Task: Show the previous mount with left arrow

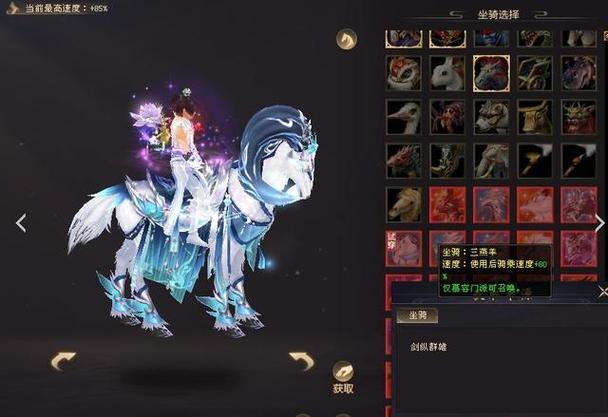Action: tap(21, 222)
